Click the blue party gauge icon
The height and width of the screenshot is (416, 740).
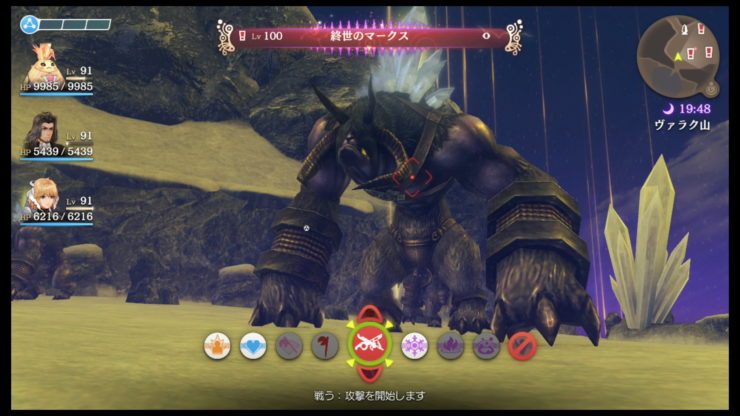(30, 24)
